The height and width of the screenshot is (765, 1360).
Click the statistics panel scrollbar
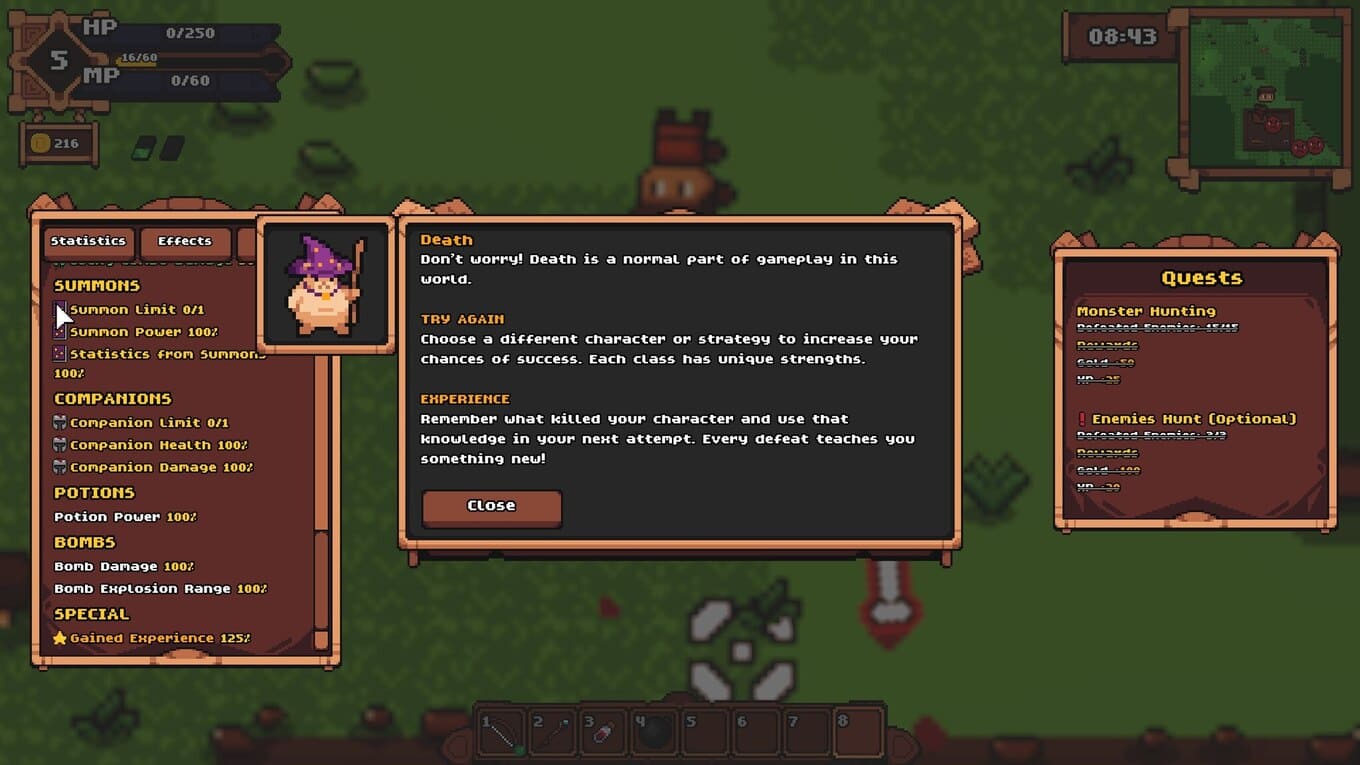tap(321, 580)
